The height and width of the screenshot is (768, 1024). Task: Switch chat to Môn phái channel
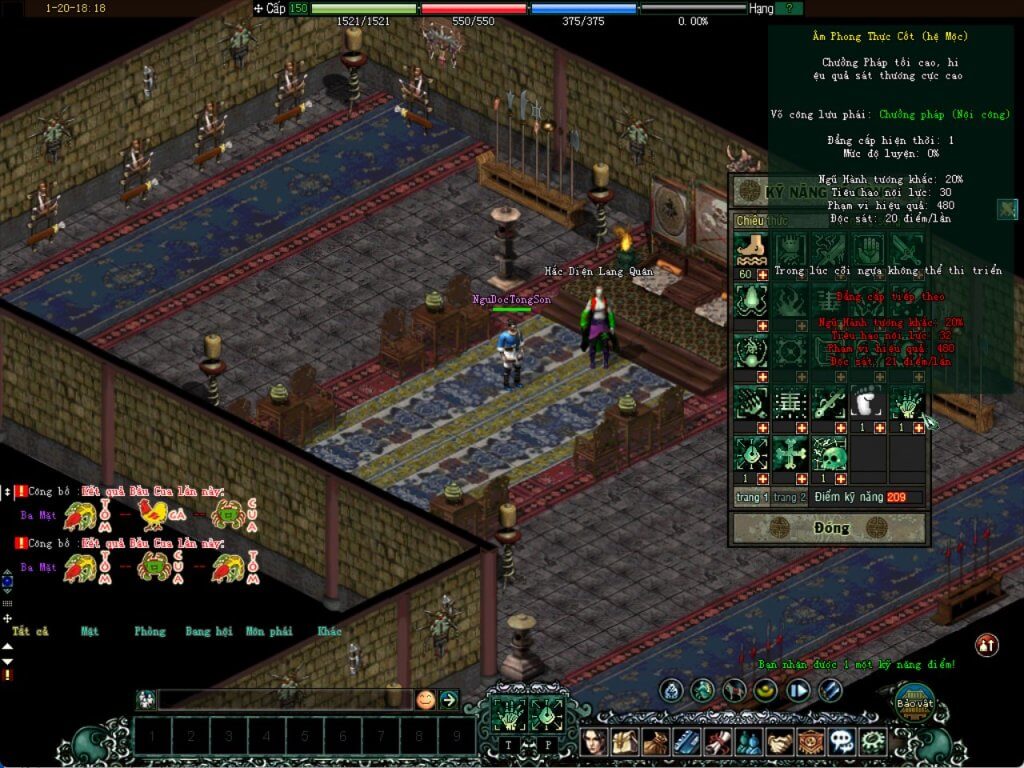267,632
